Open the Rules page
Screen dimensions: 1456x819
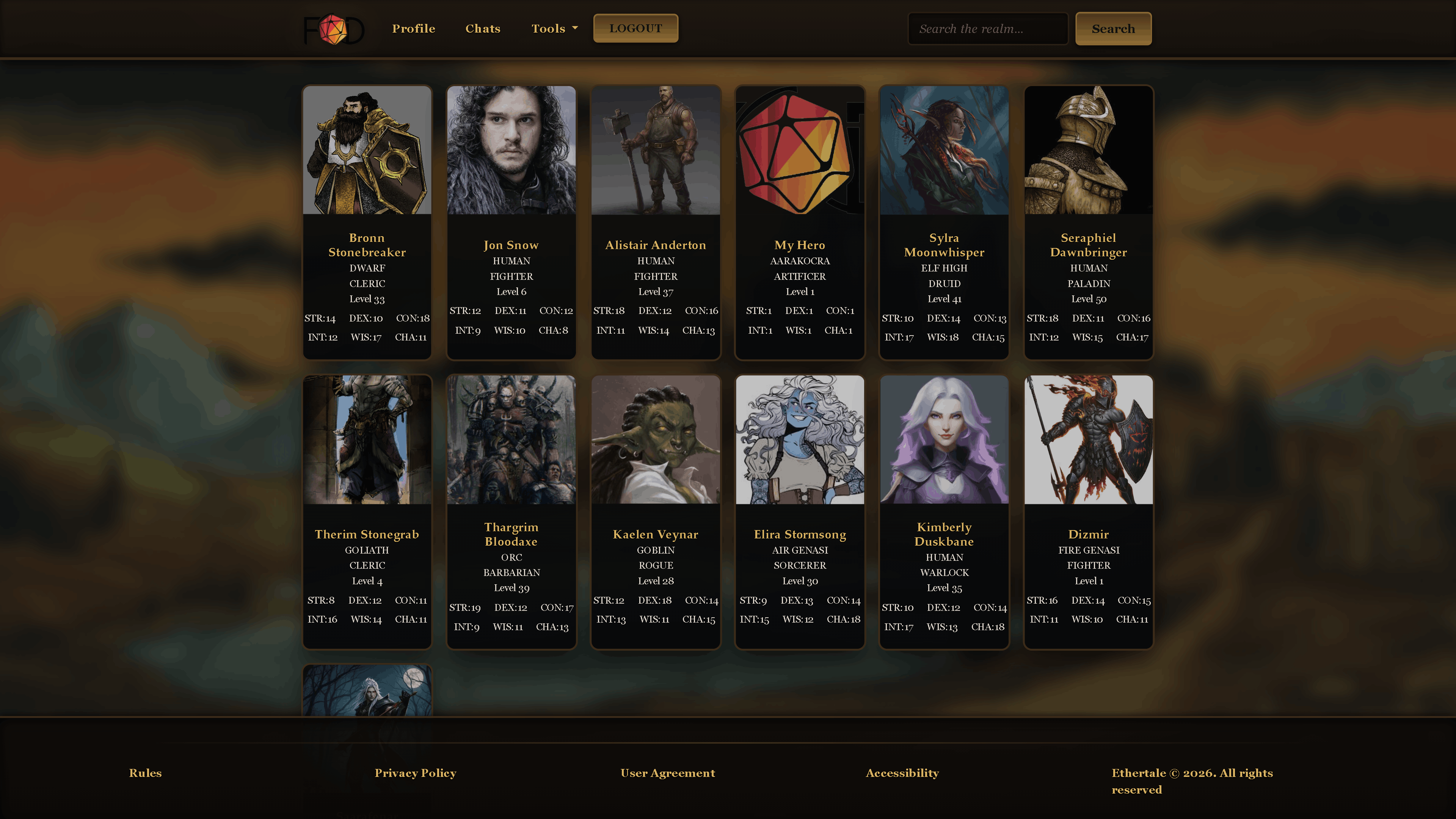[x=145, y=773]
